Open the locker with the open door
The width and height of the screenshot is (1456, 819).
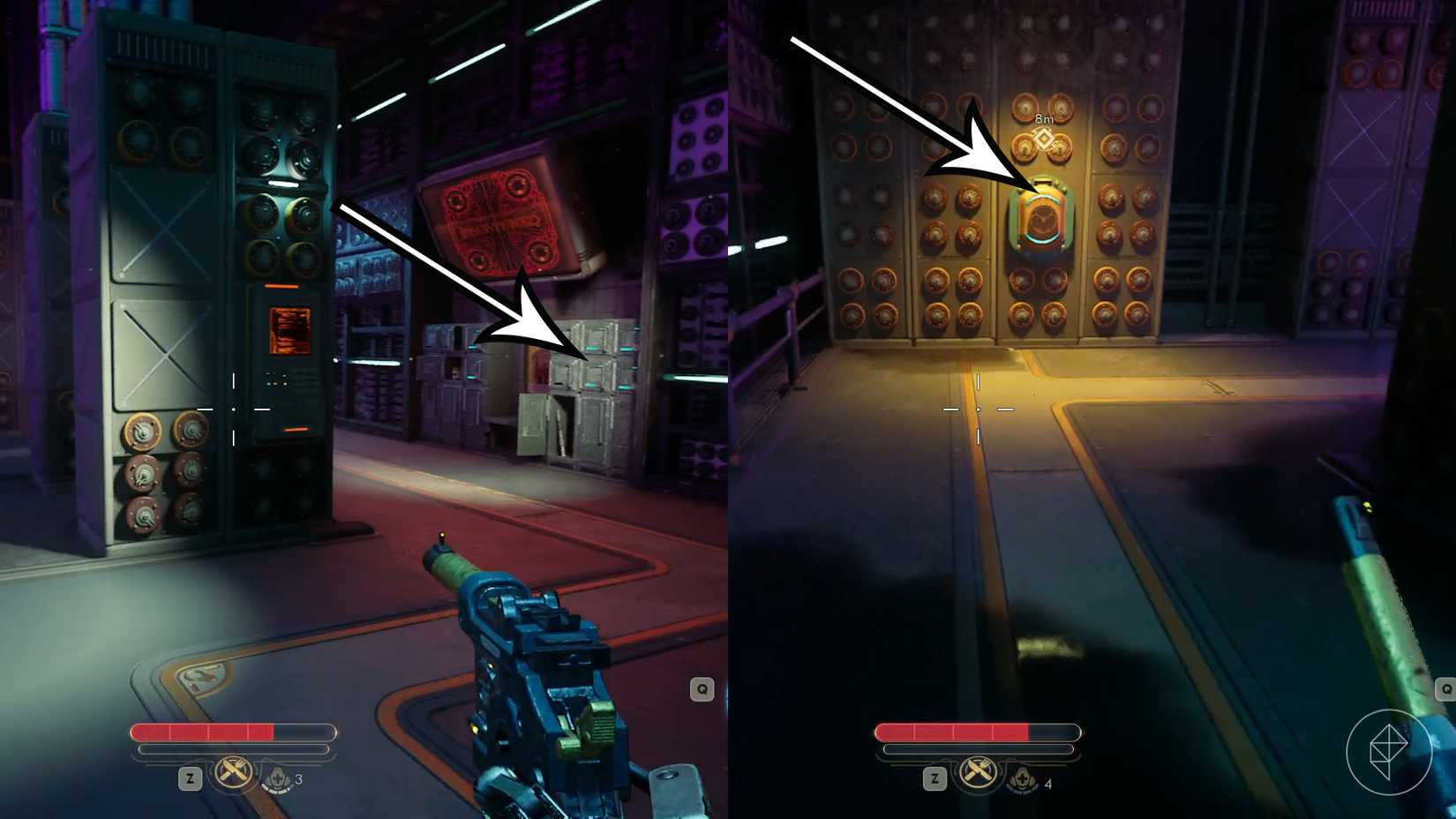click(565, 424)
